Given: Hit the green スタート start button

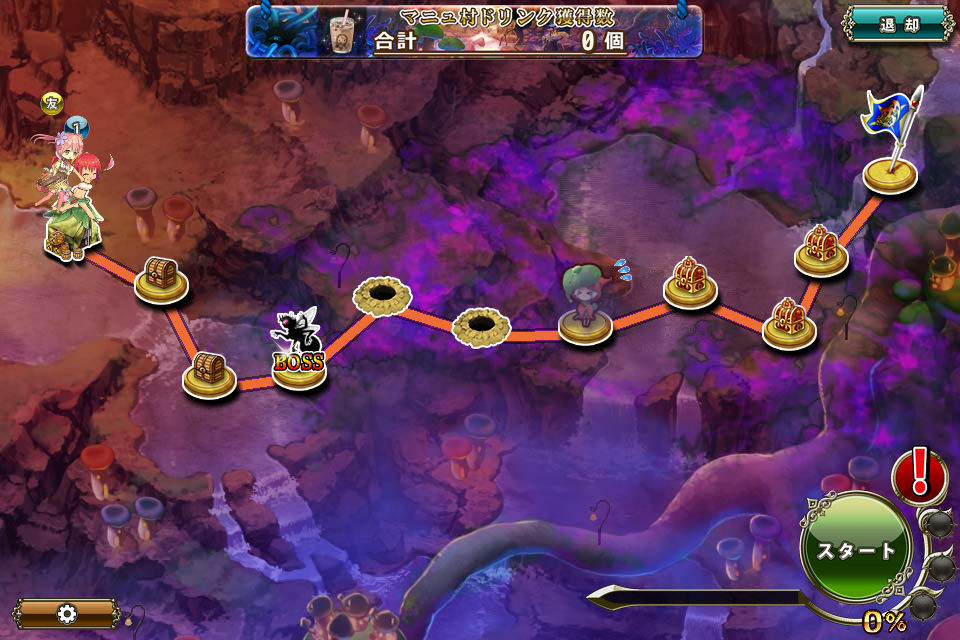Looking at the screenshot, I should coord(856,549).
